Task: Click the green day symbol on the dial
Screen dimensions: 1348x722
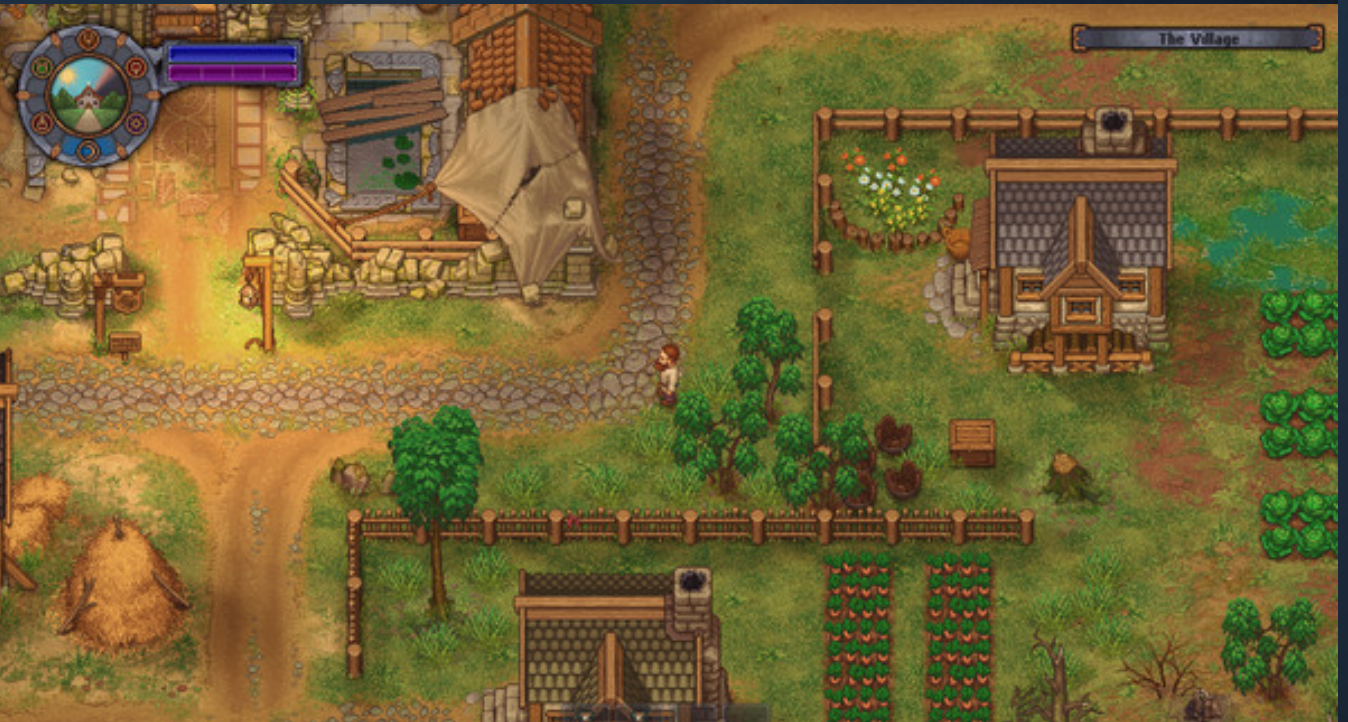Action: pos(42,70)
